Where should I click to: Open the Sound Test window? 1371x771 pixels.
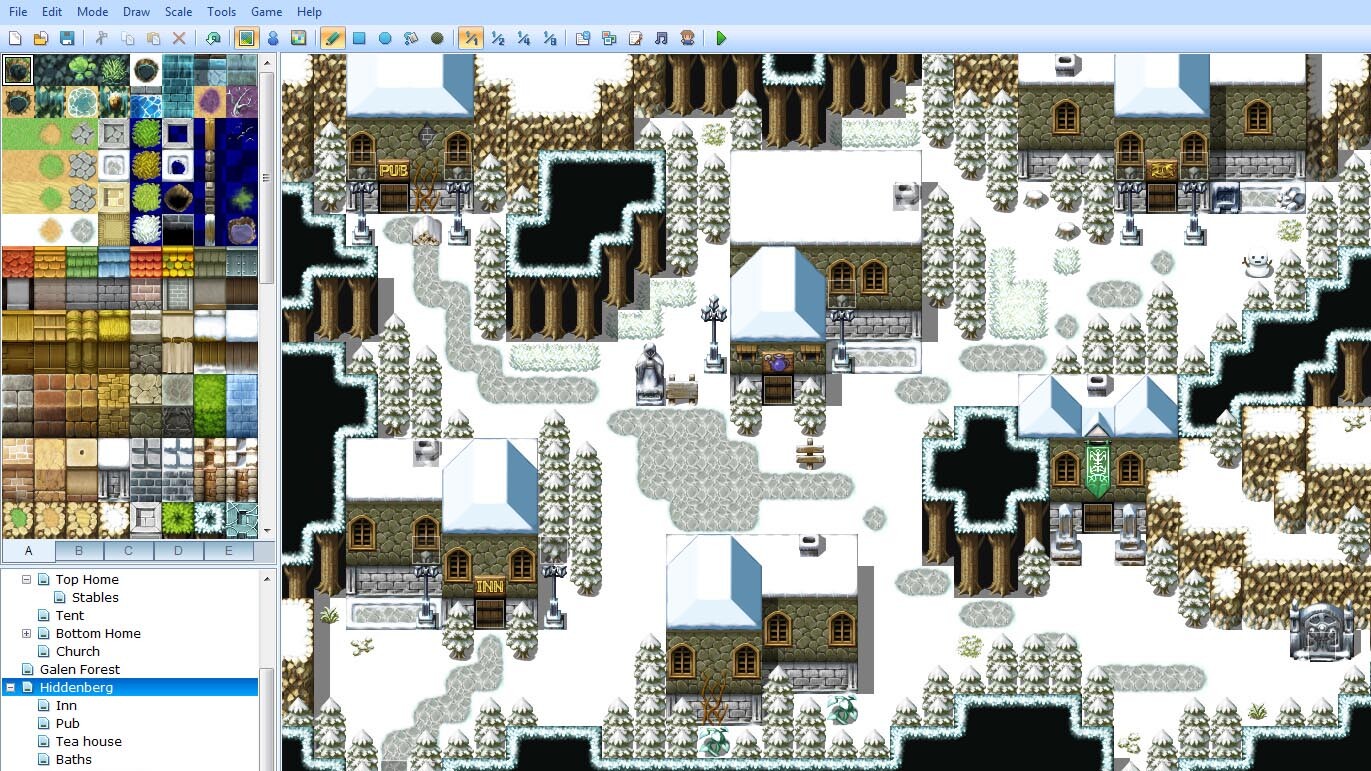[660, 38]
